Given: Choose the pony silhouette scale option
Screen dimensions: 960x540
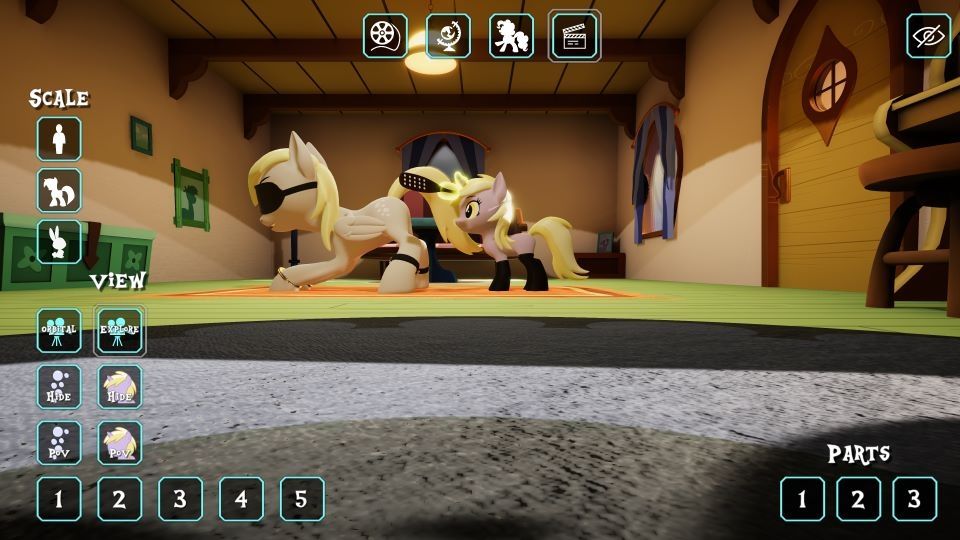Looking at the screenshot, I should (x=59, y=190).
